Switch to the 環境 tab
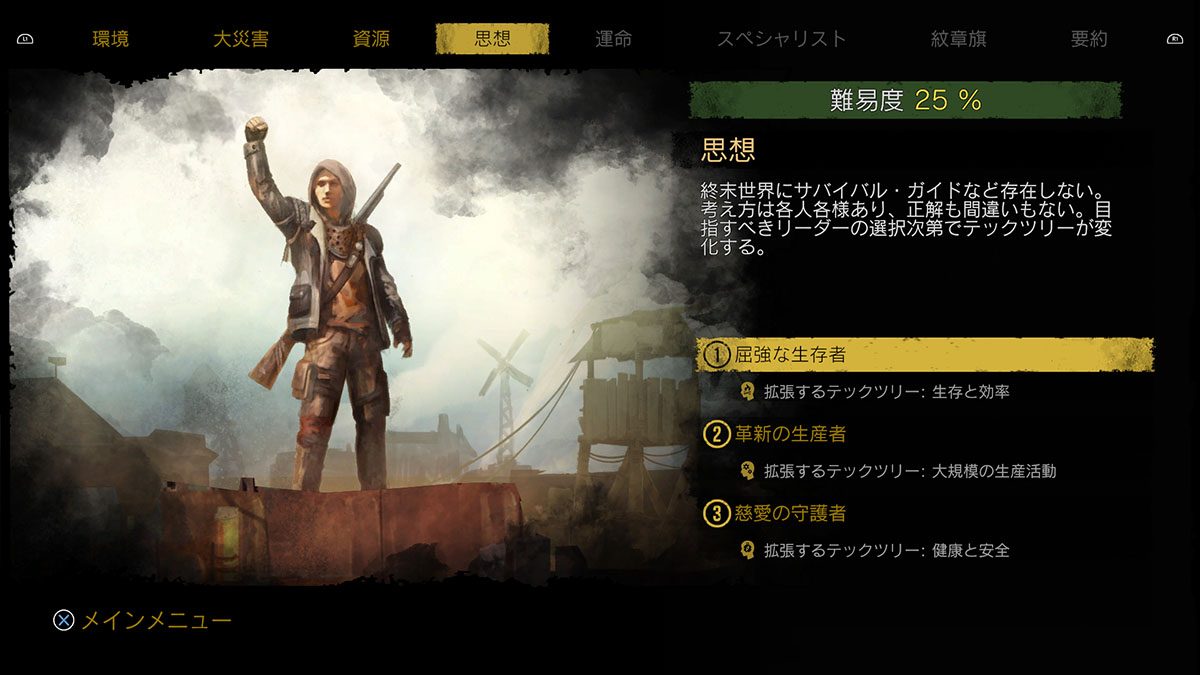The height and width of the screenshot is (675, 1200). [x=110, y=40]
